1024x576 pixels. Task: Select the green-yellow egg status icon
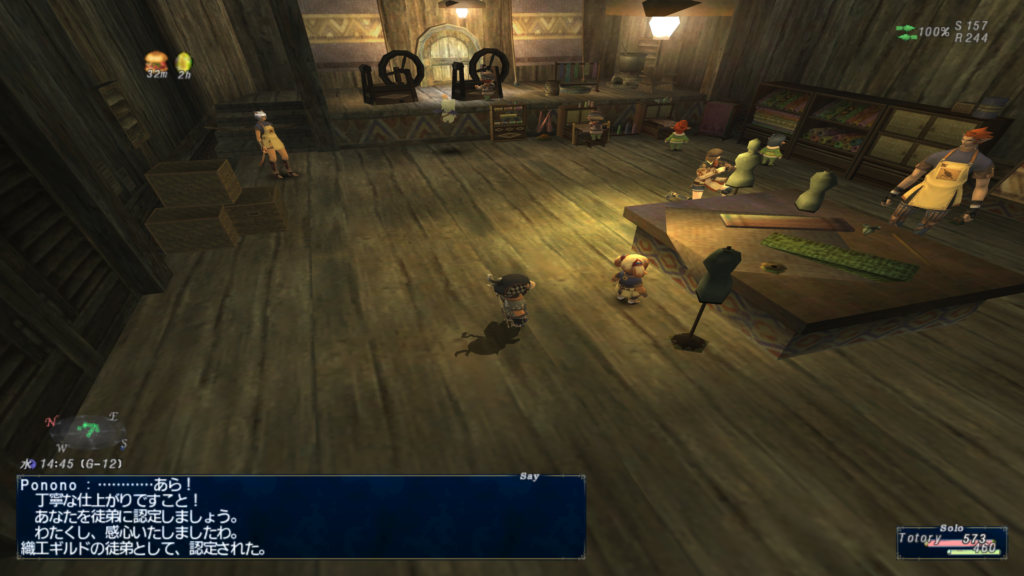click(184, 62)
